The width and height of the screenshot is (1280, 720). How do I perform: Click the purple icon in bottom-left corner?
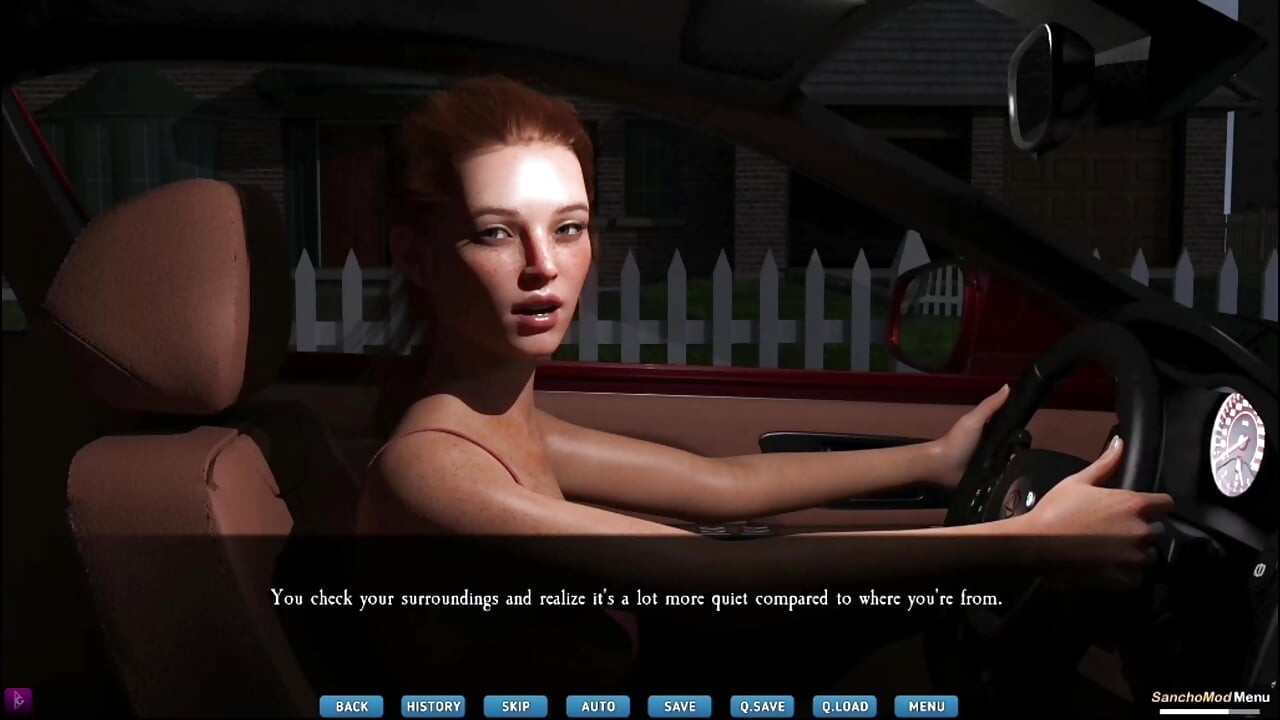coord(18,699)
